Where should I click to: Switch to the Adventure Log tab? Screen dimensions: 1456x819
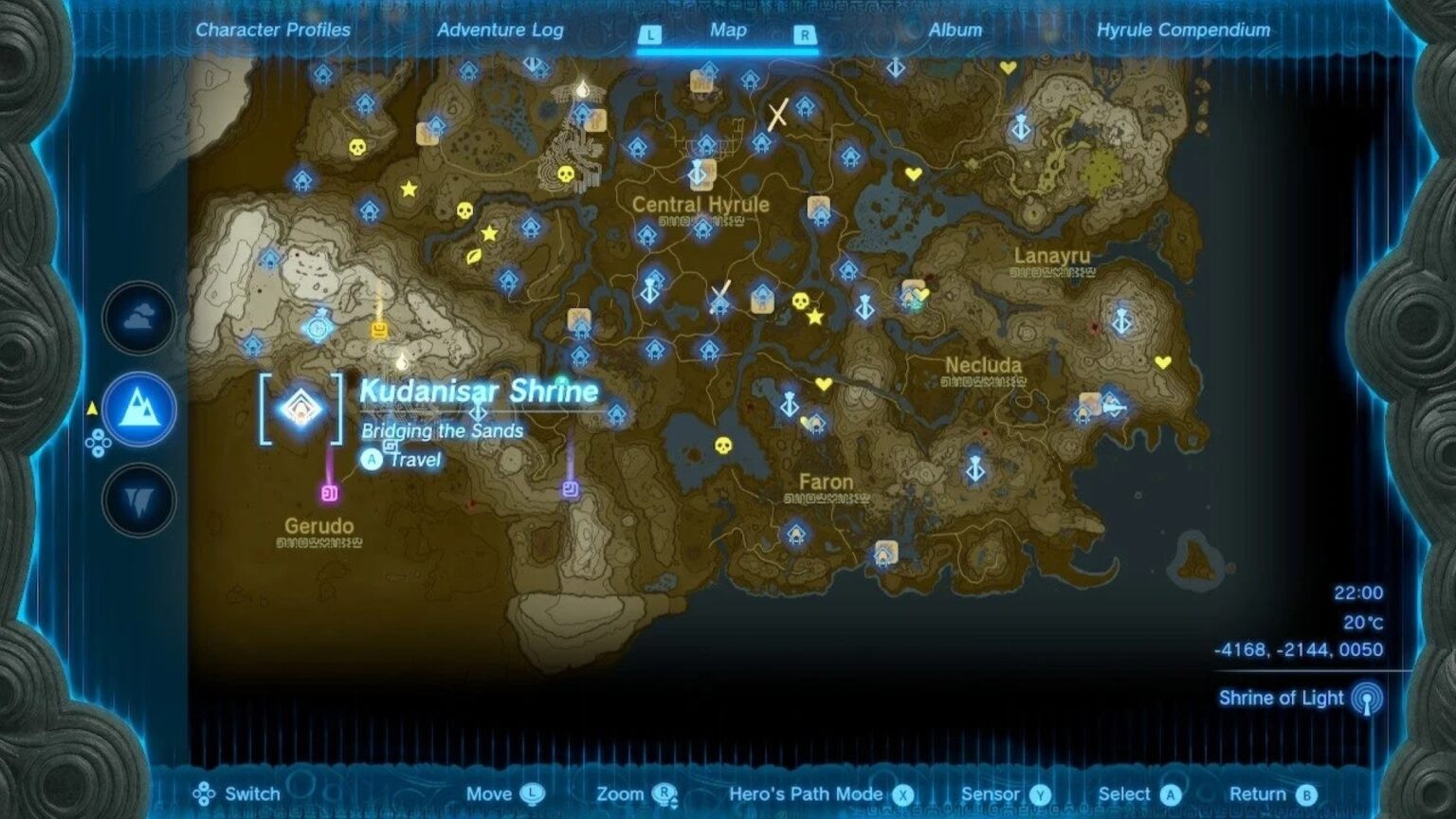pos(500,29)
